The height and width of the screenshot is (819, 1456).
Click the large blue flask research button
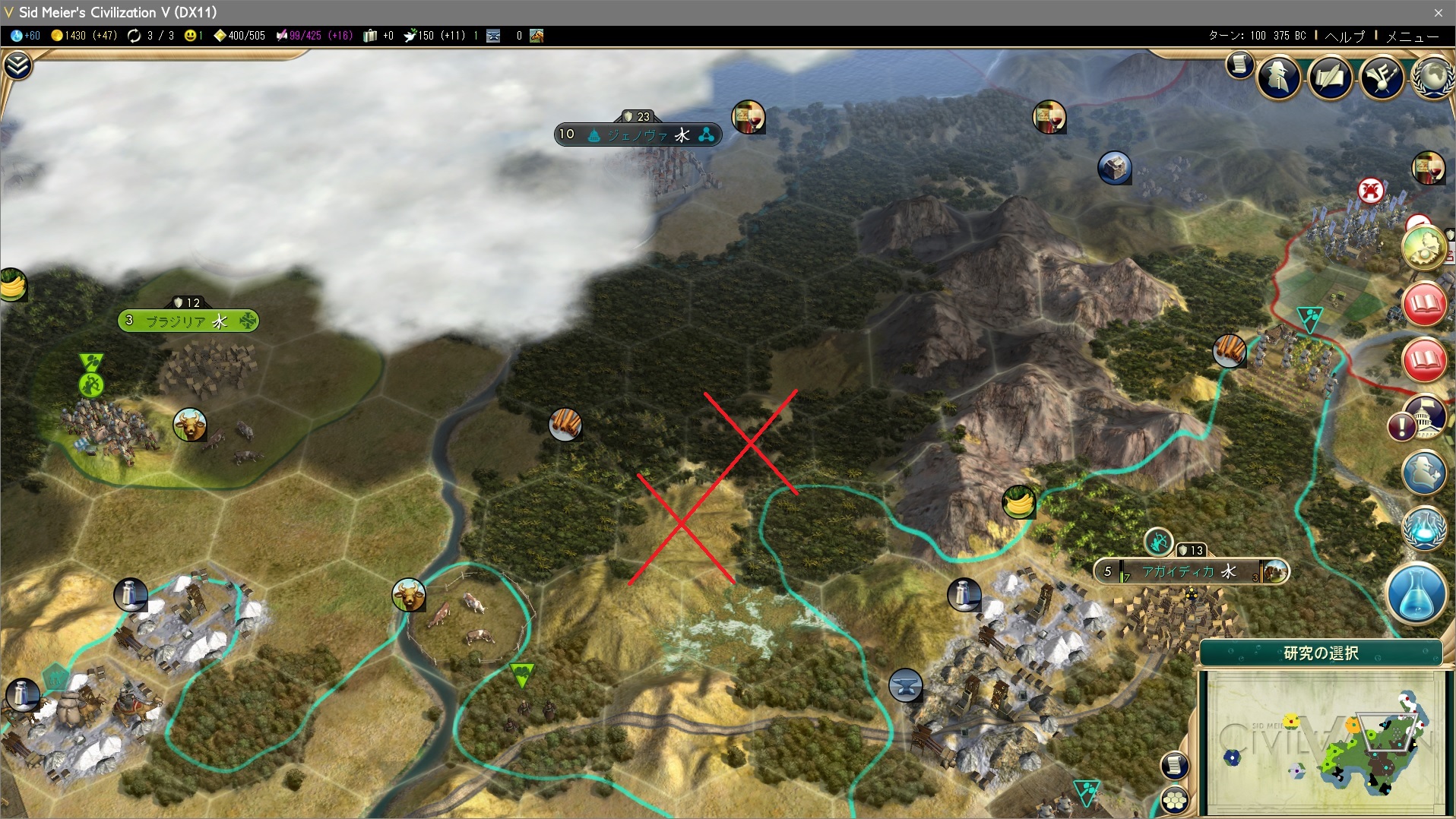pyautogui.click(x=1416, y=593)
